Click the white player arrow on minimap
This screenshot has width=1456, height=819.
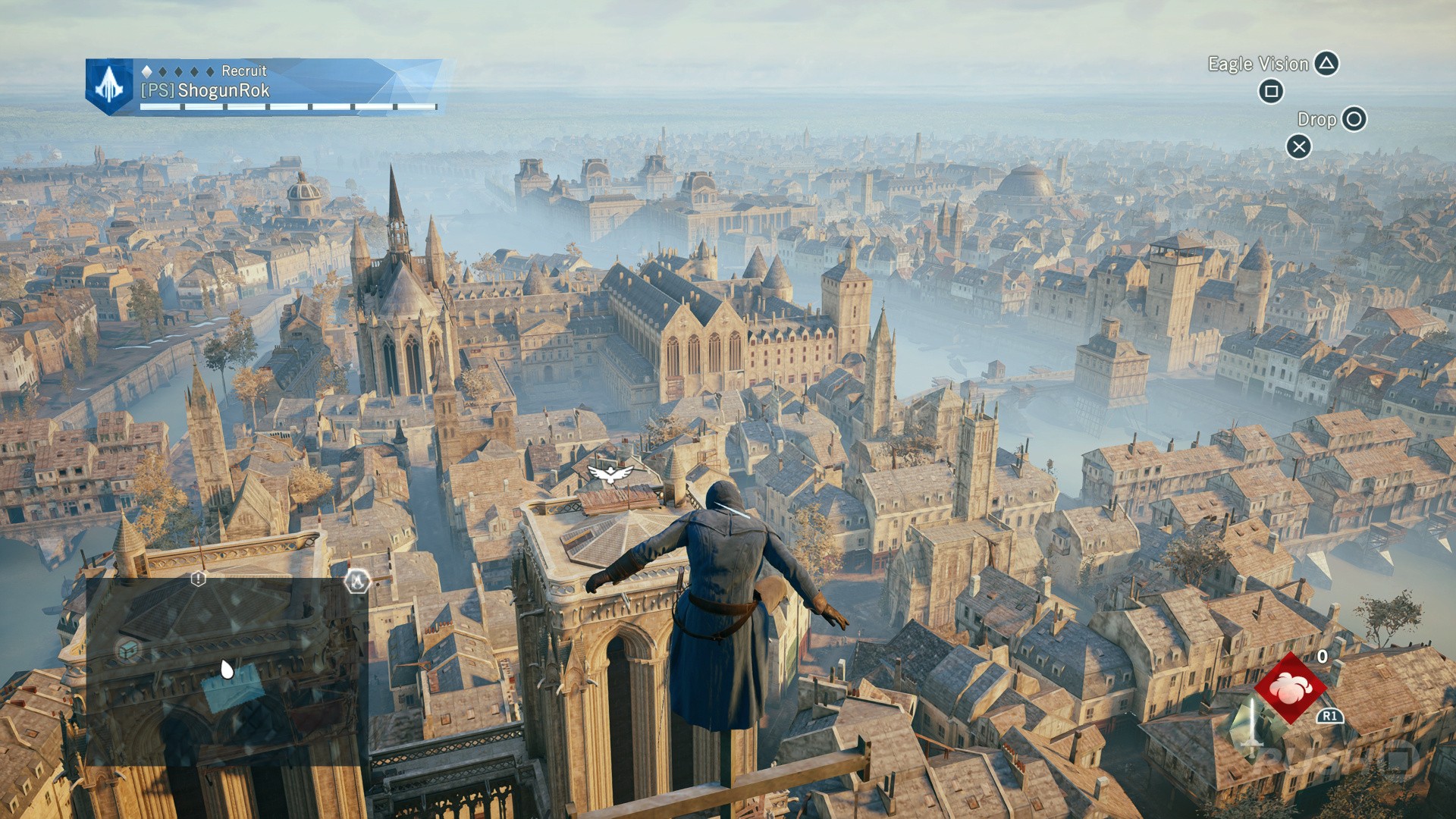pos(226,669)
